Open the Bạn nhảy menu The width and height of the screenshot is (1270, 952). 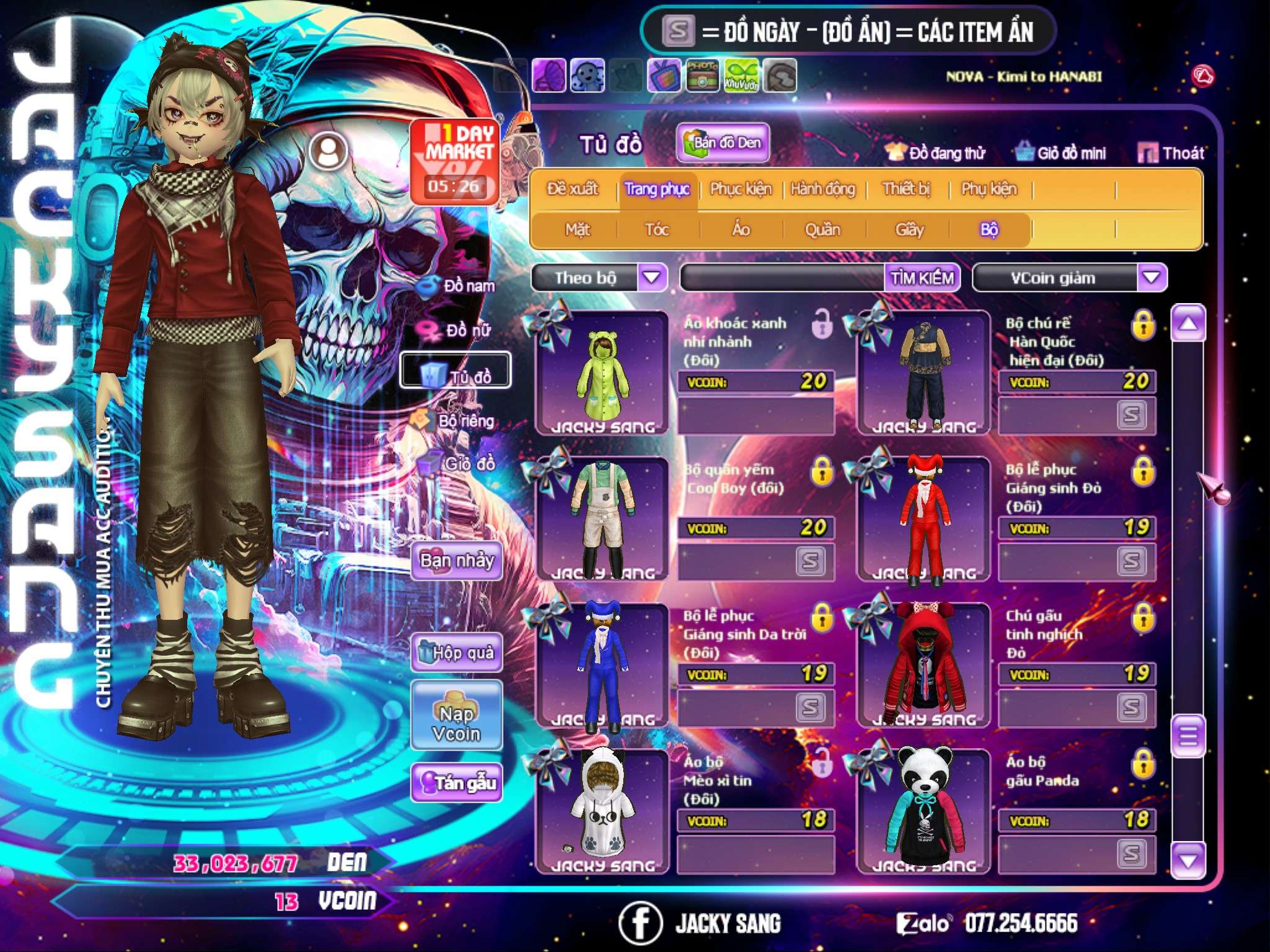[457, 561]
